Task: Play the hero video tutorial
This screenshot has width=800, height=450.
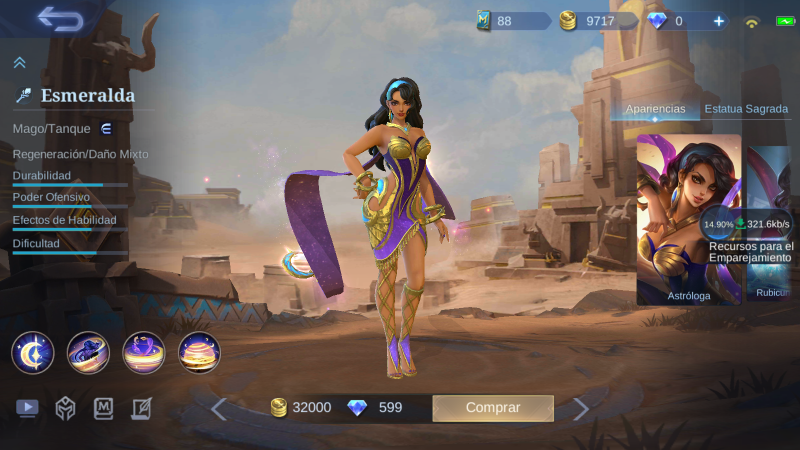Action: (x=27, y=408)
